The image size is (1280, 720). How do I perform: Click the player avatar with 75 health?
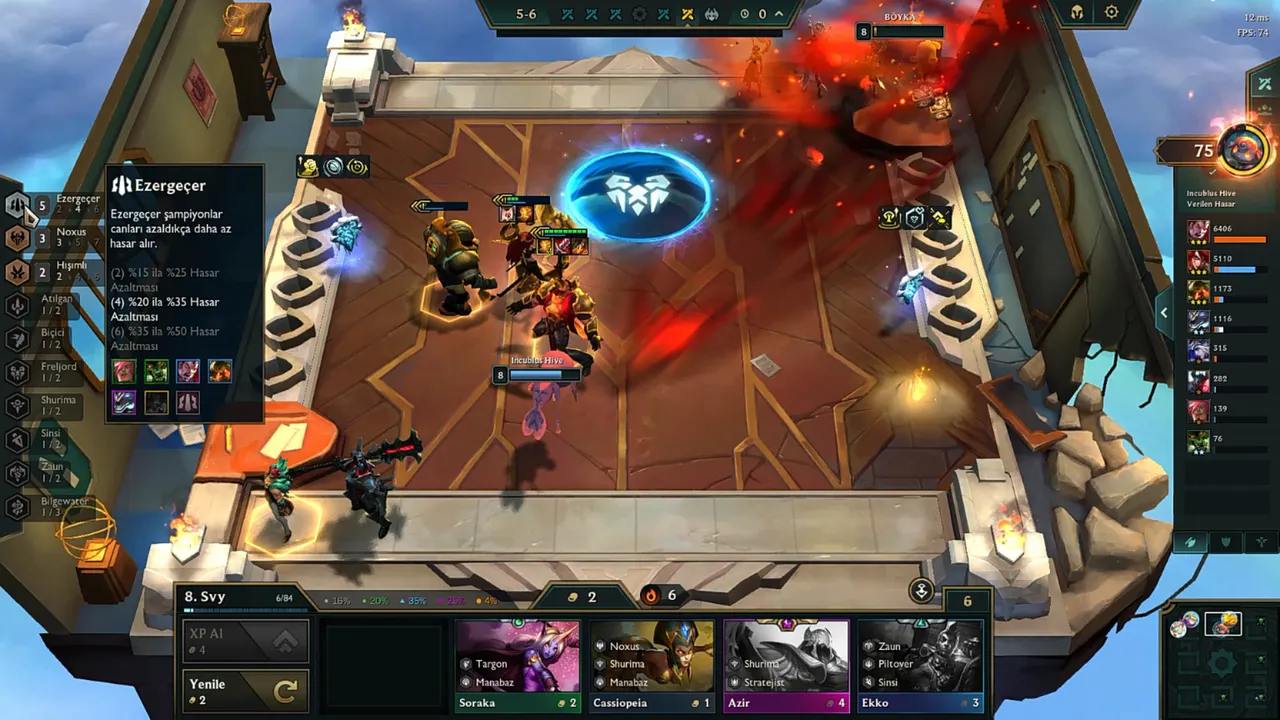1243,151
